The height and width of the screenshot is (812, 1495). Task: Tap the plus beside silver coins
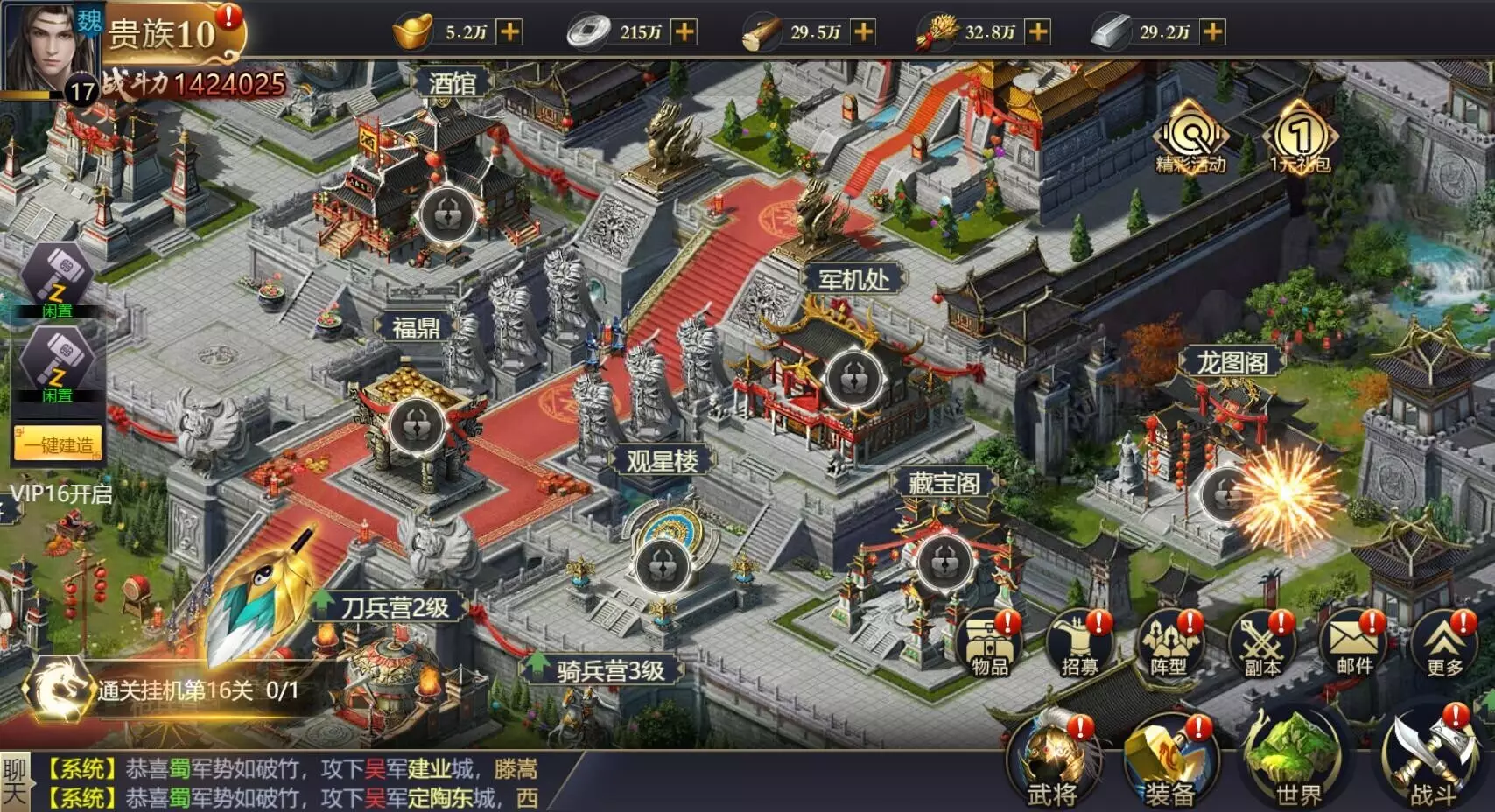pos(684,32)
